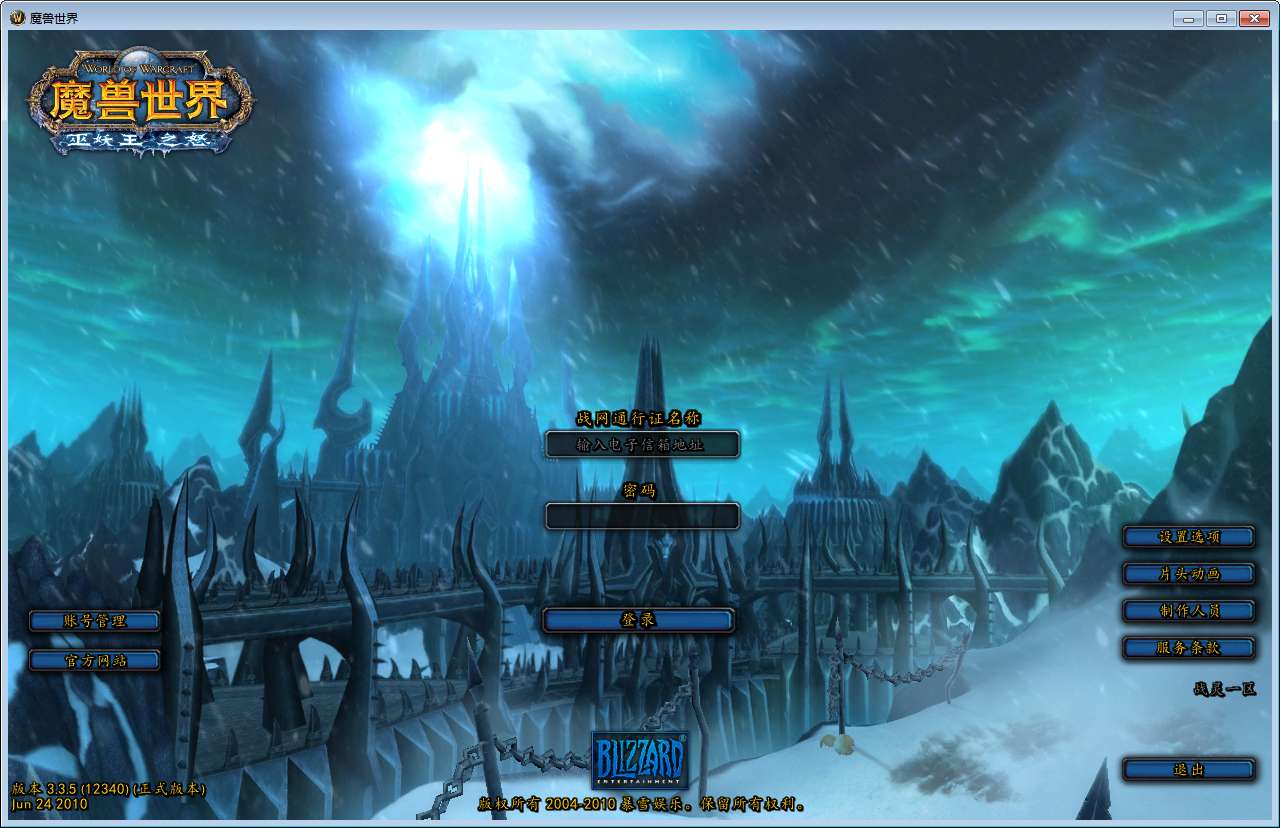Viewport: 1280px width, 828px height.
Task: Open the 设置选项 settings options
Action: click(x=1189, y=537)
